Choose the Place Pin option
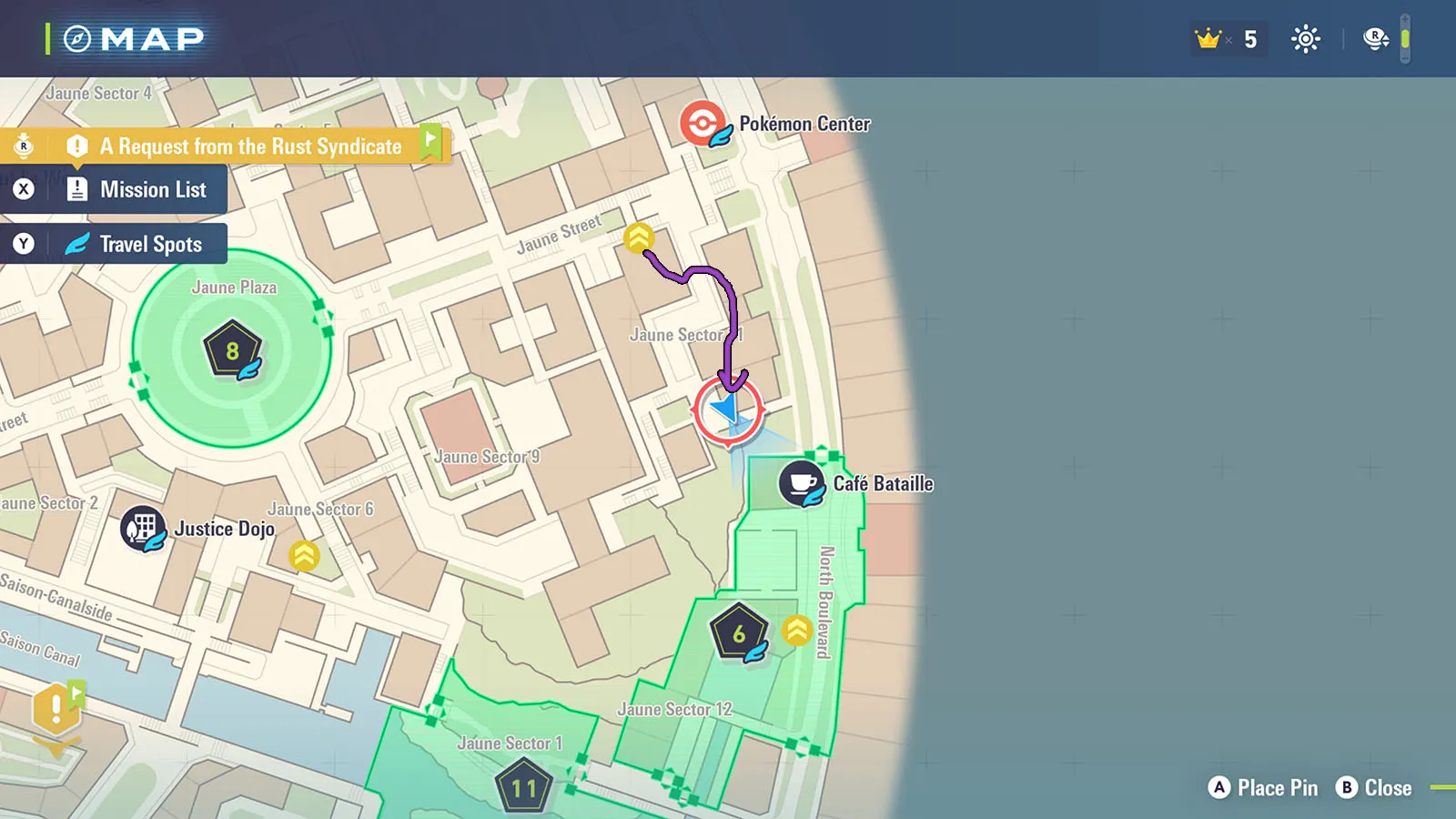The height and width of the screenshot is (819, 1456). 1263,788
